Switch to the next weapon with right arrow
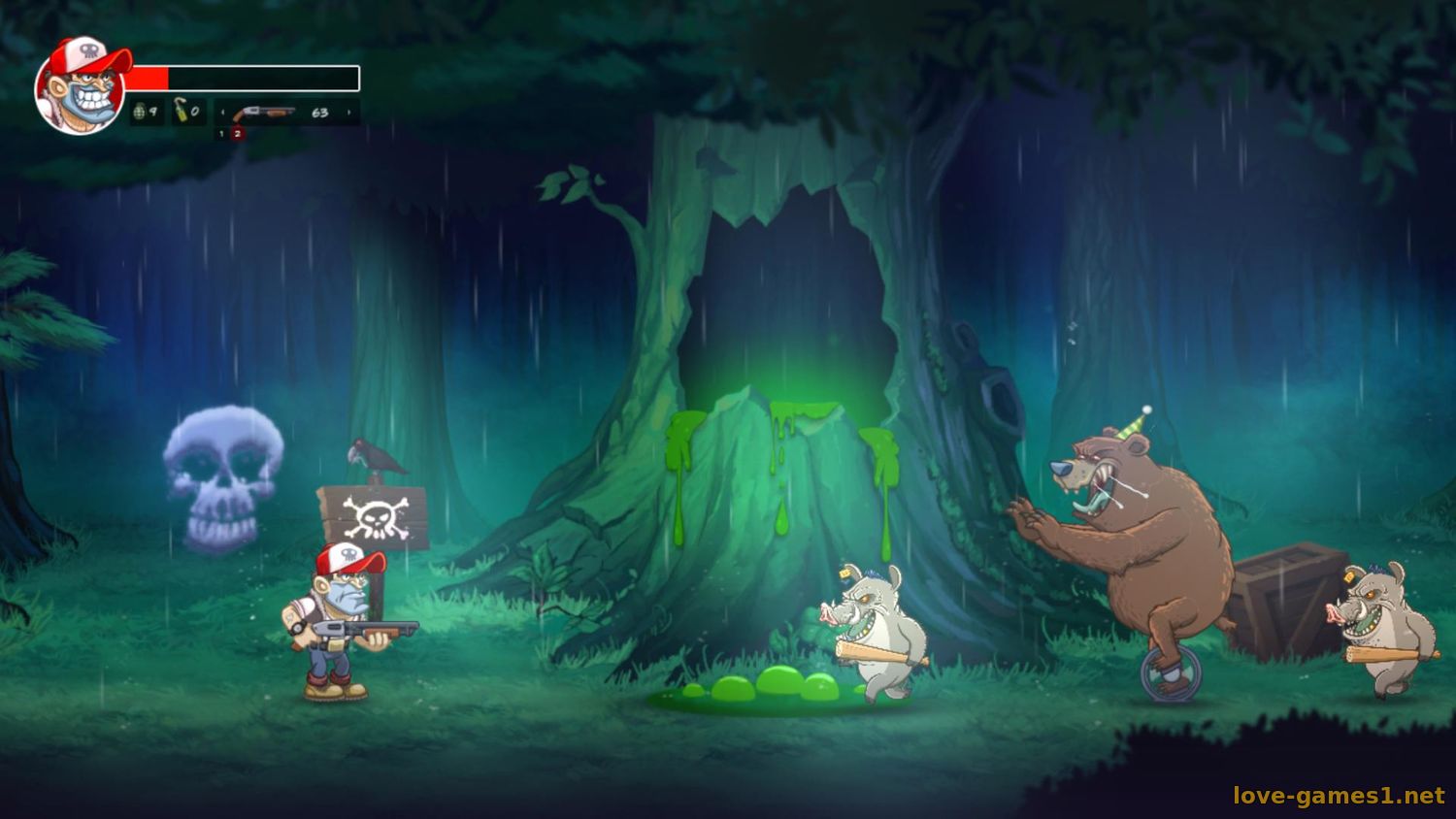Screen dimensions: 1456x819 (349, 114)
